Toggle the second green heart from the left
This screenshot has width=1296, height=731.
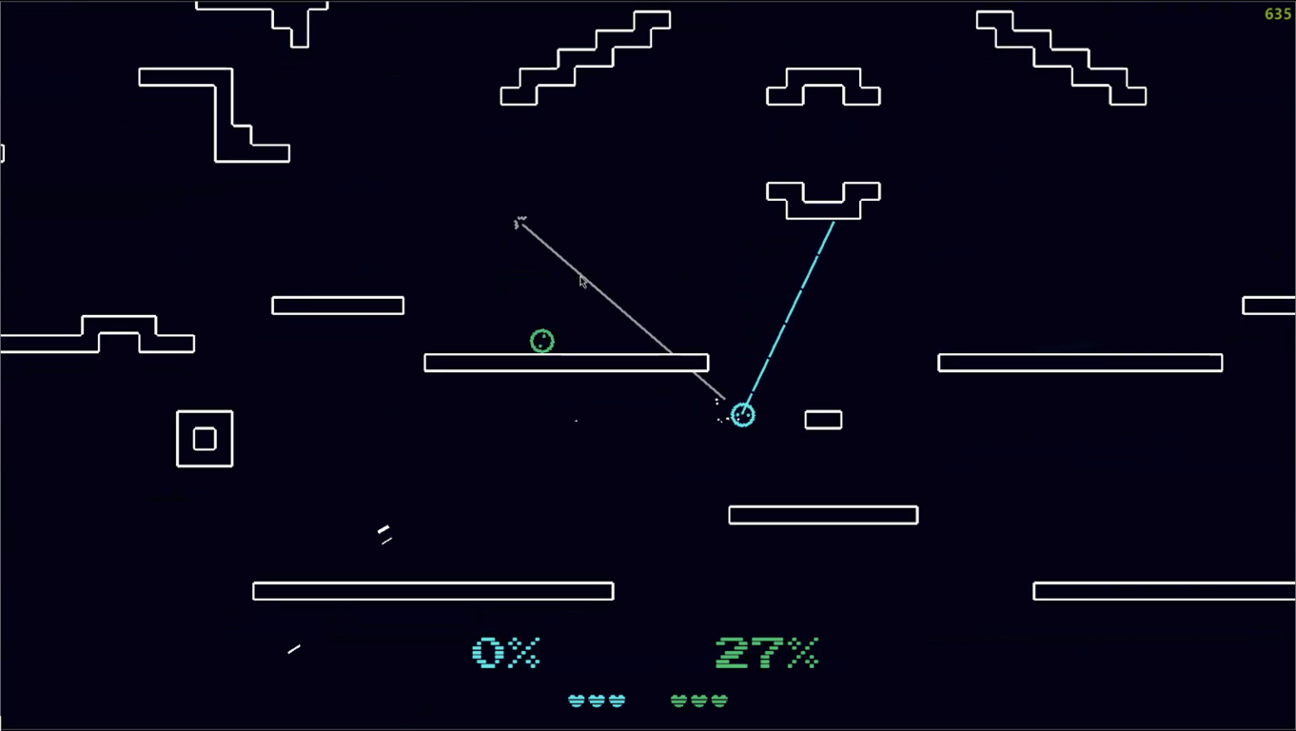coord(701,700)
